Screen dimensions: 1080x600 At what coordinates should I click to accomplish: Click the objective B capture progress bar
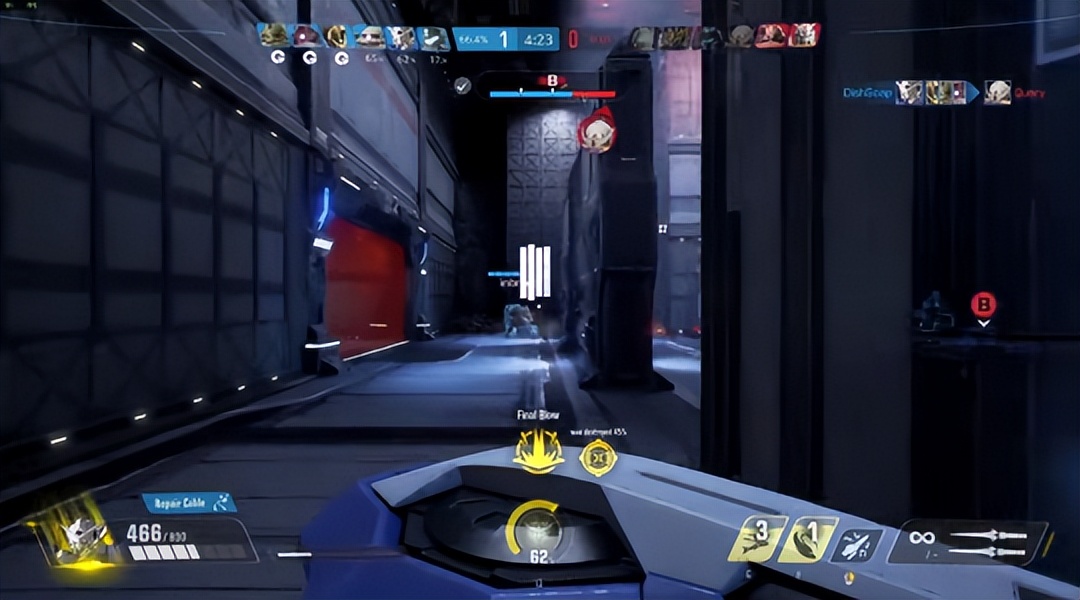click(x=552, y=94)
